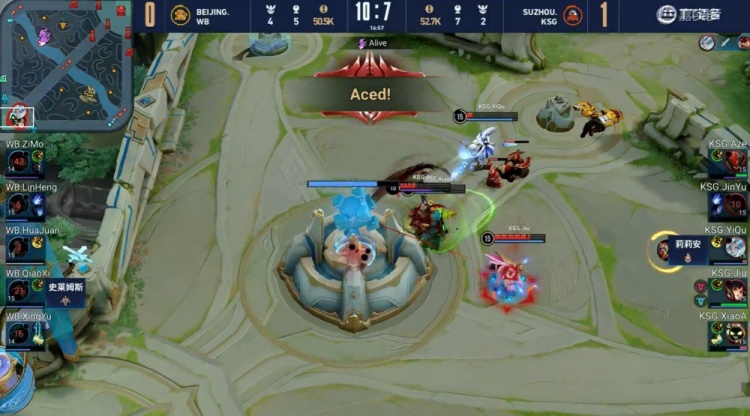Select WB.QiaoXi player portrait
Screen dimensions: 750x416
pyautogui.click(x=20, y=291)
